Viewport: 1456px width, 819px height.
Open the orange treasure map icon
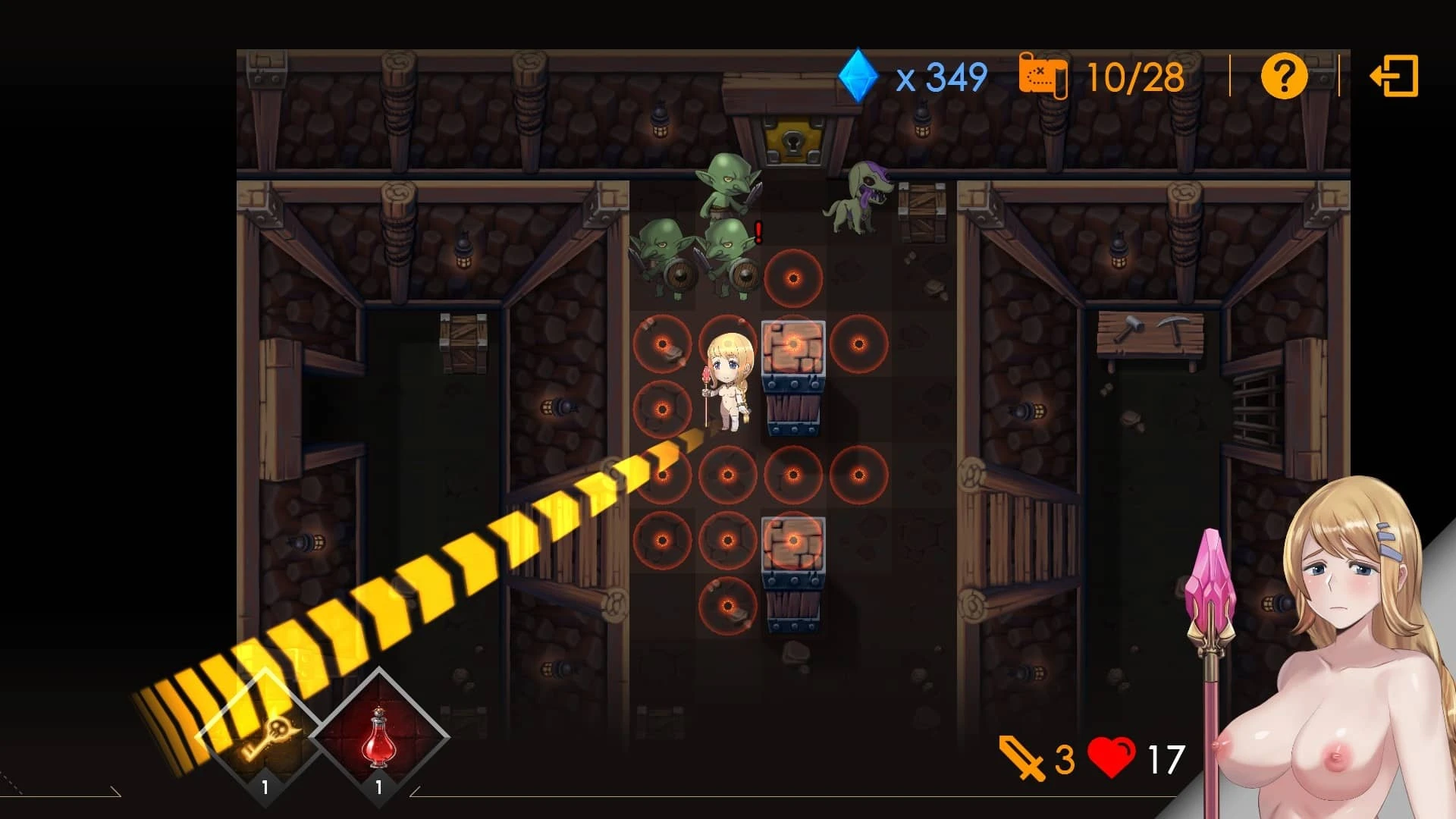pyautogui.click(x=1043, y=76)
